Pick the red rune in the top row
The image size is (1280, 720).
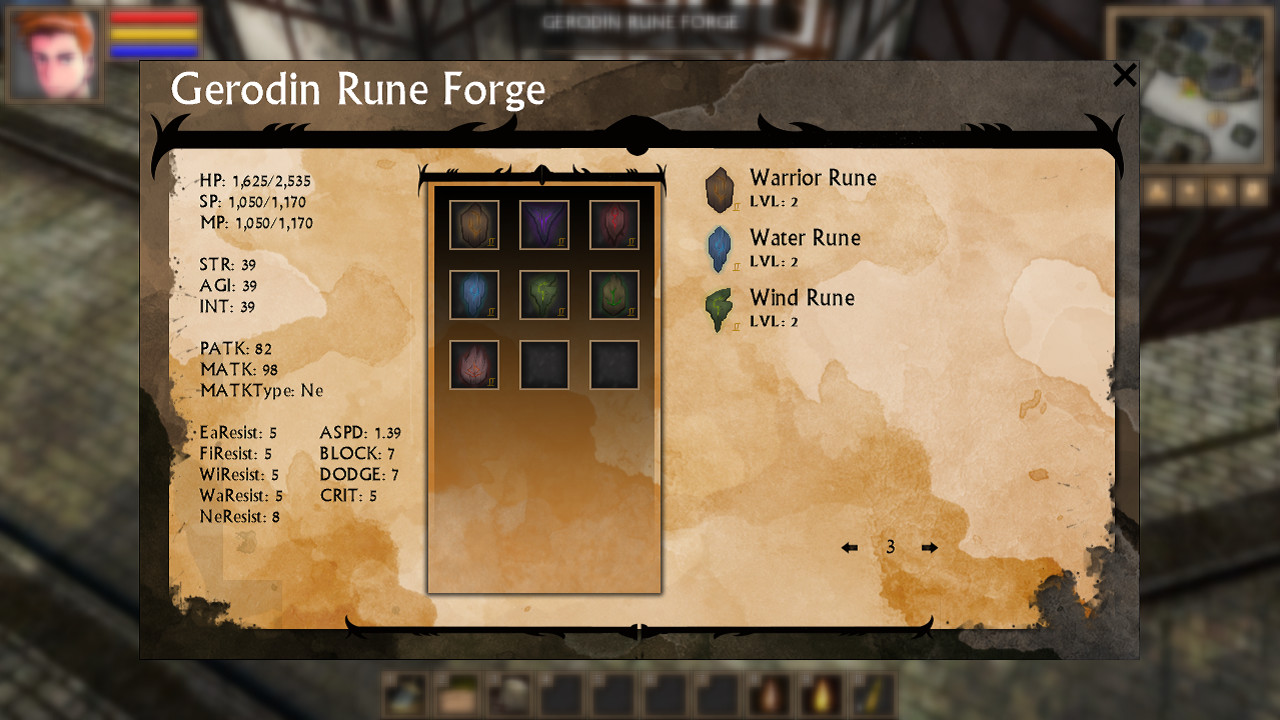click(615, 223)
